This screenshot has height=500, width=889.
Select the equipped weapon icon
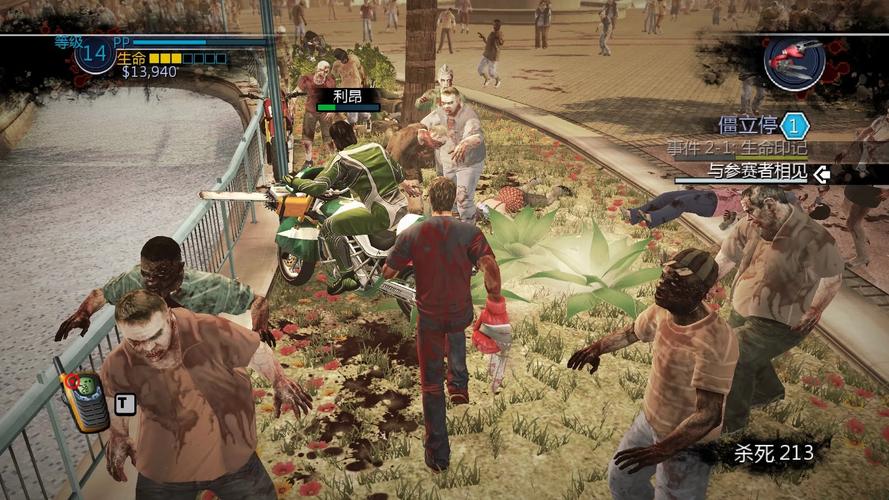coord(793,60)
